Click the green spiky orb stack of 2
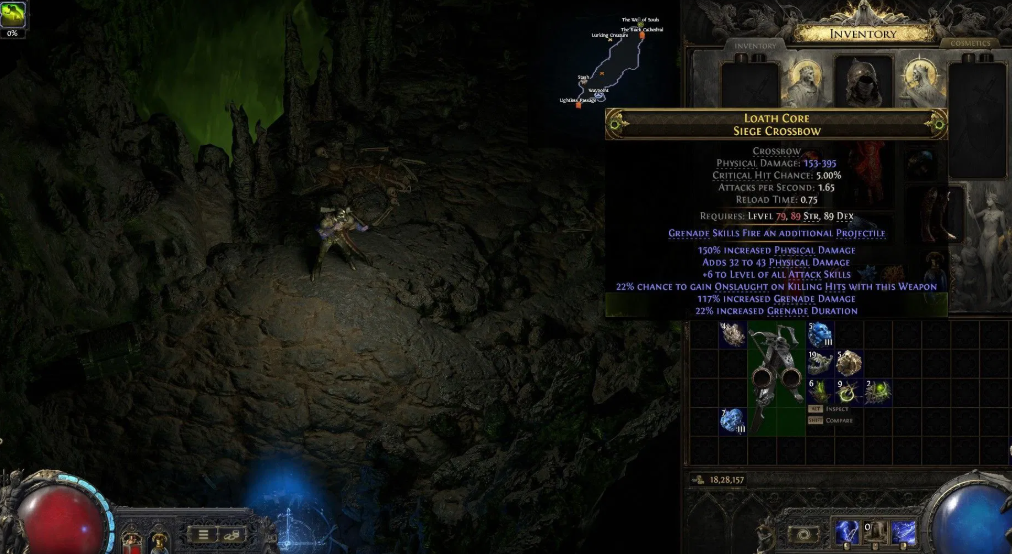 tap(877, 391)
